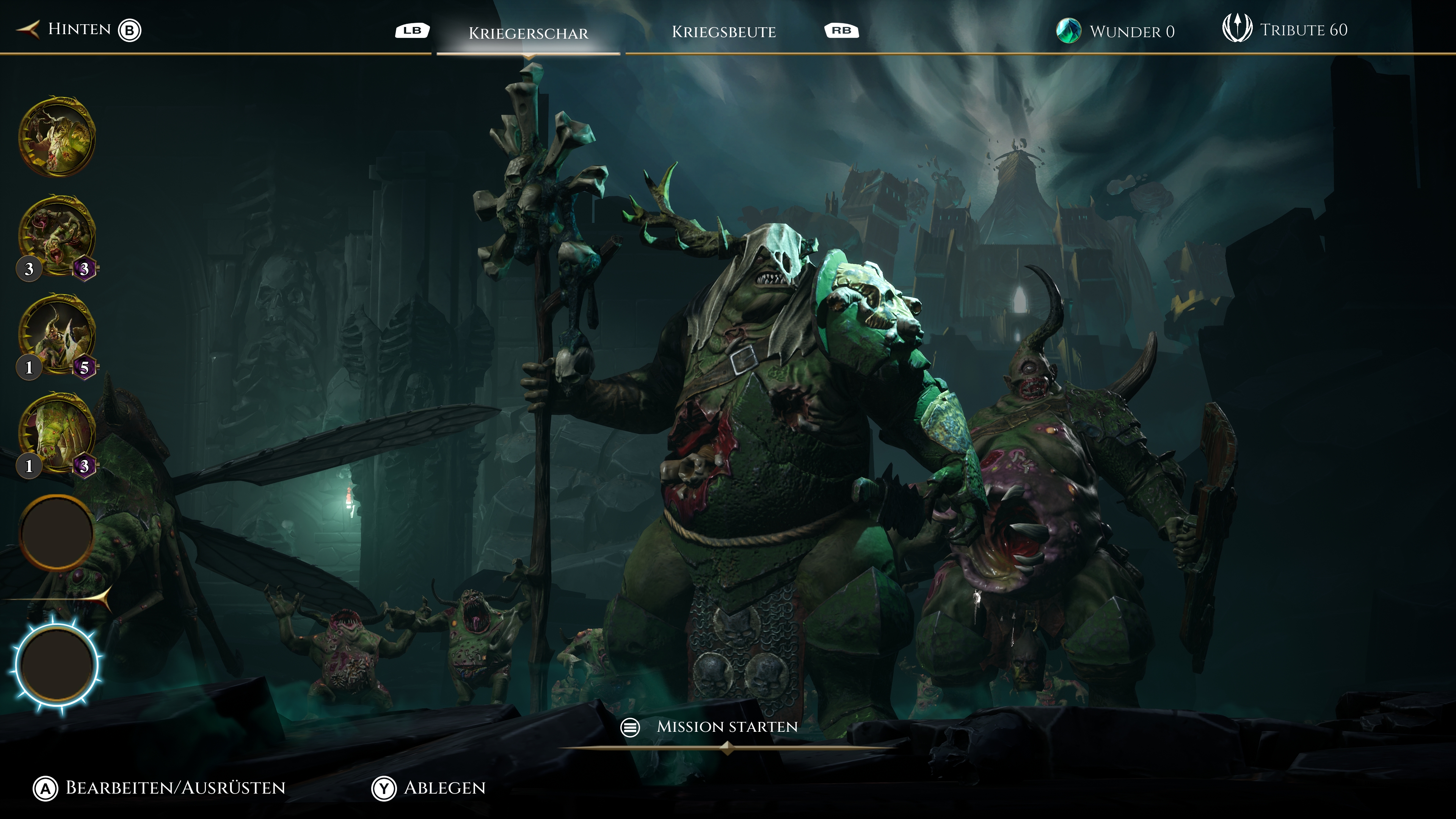The image size is (1456, 819).
Task: Click the Ablegen option
Action: click(x=444, y=788)
